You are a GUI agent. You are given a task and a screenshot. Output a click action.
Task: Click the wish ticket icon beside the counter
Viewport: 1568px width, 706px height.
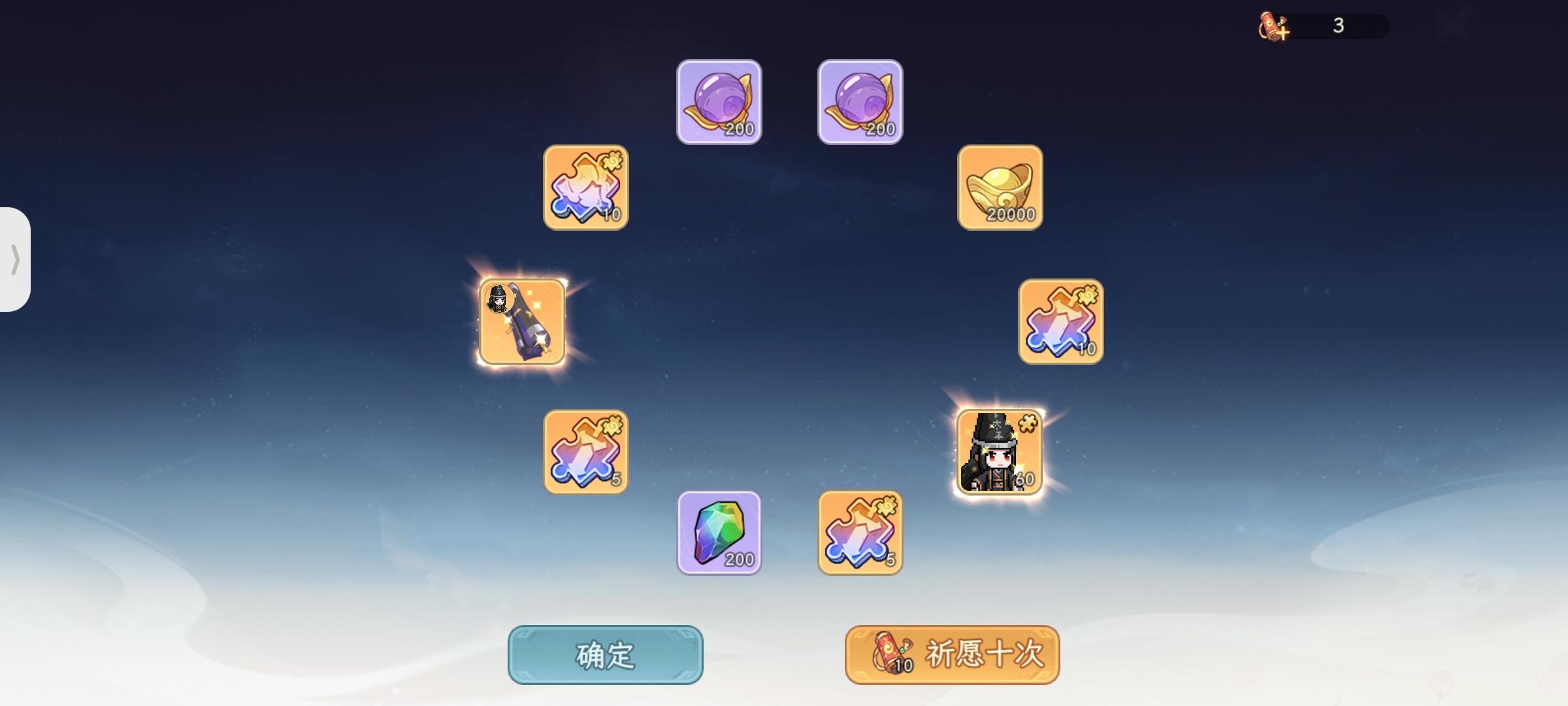[x=1269, y=25]
